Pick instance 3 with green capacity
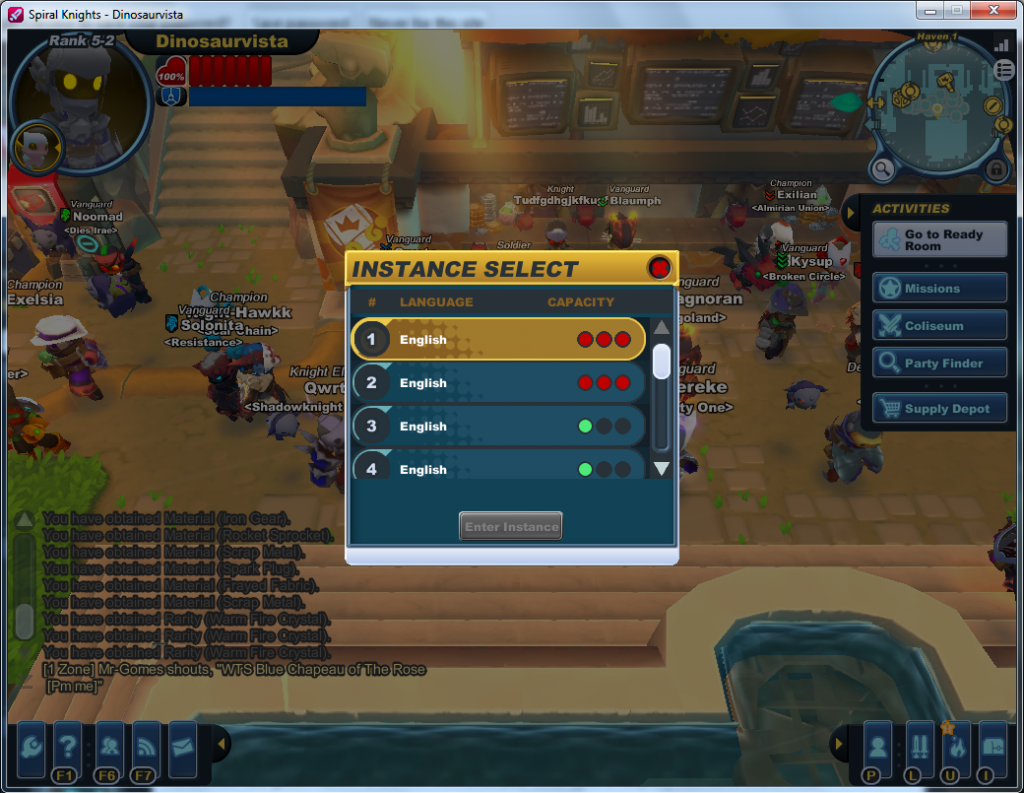The image size is (1024, 793). (x=498, y=426)
